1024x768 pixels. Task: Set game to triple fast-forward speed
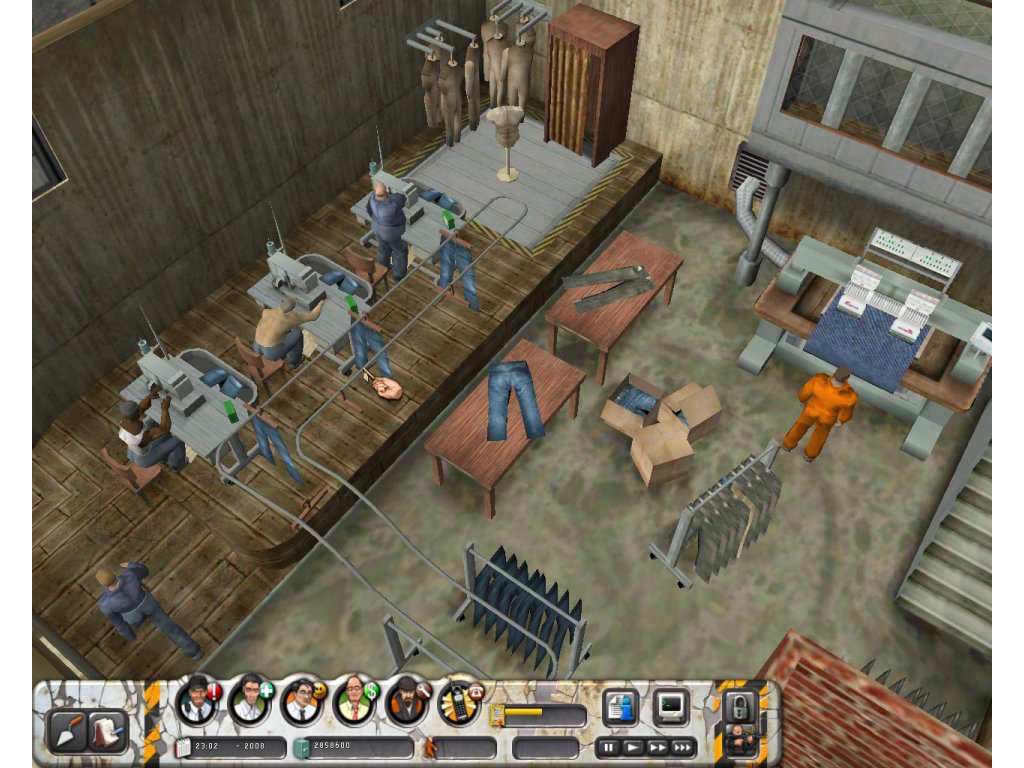click(x=683, y=746)
